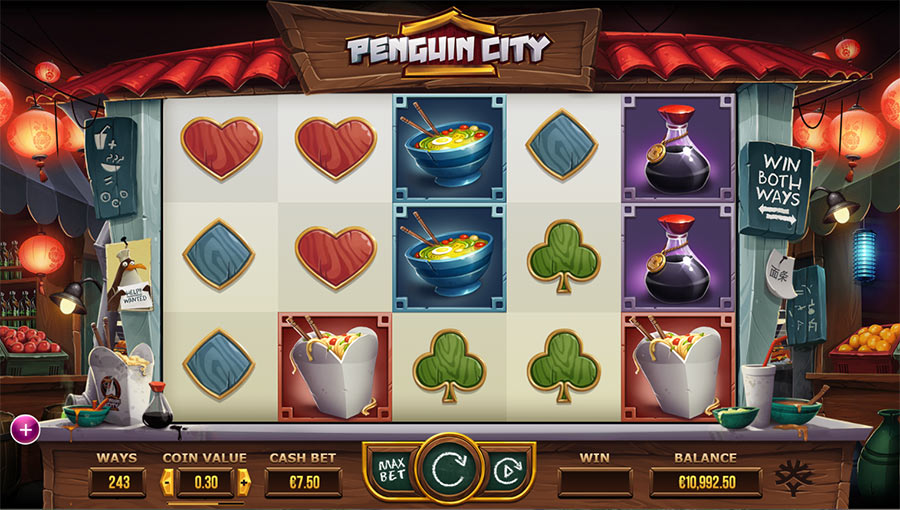Open the purple plus menu button

pyautogui.click(x=25, y=429)
